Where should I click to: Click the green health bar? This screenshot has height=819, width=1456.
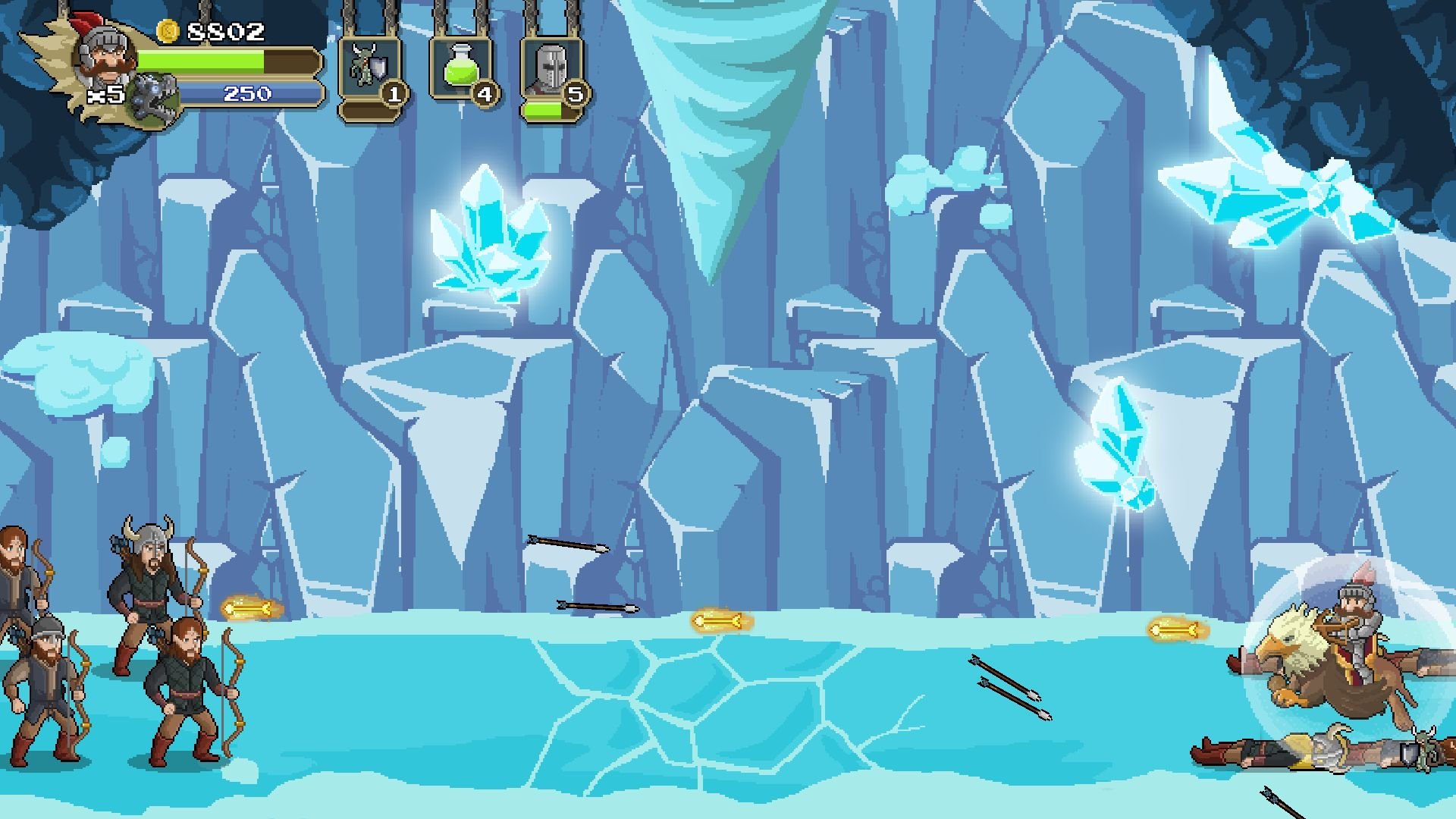tap(227, 62)
